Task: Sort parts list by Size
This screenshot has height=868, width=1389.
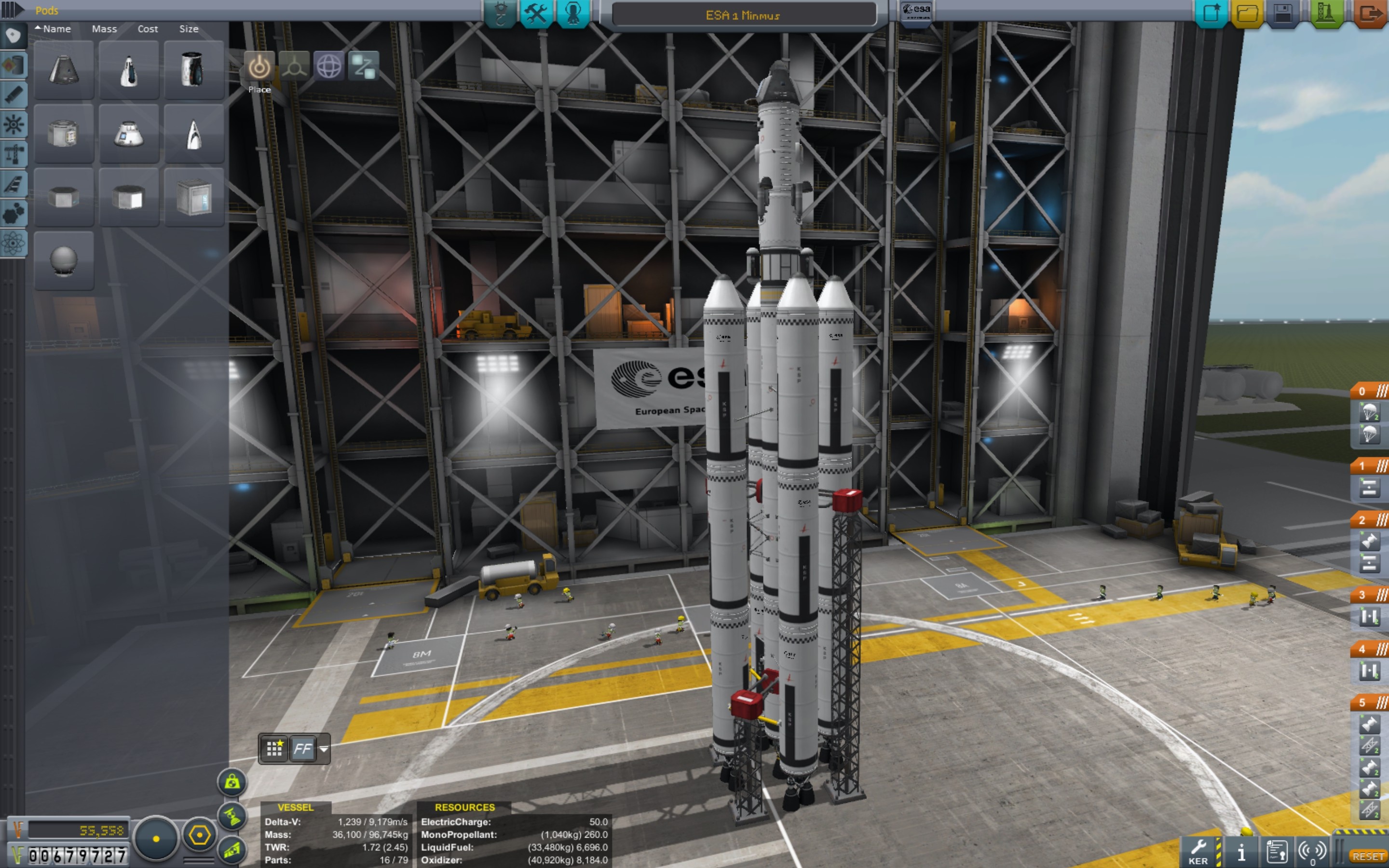Action: point(189,29)
